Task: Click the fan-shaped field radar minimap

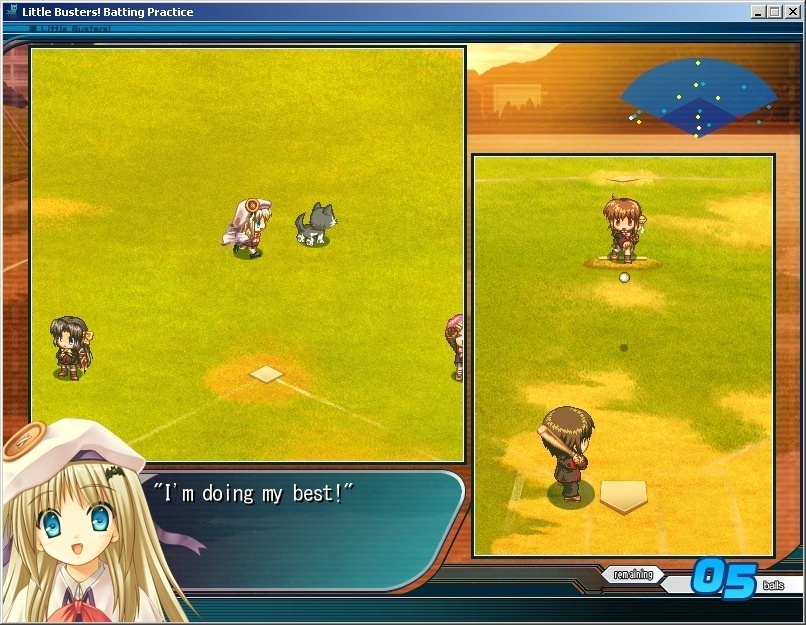Action: [698, 98]
